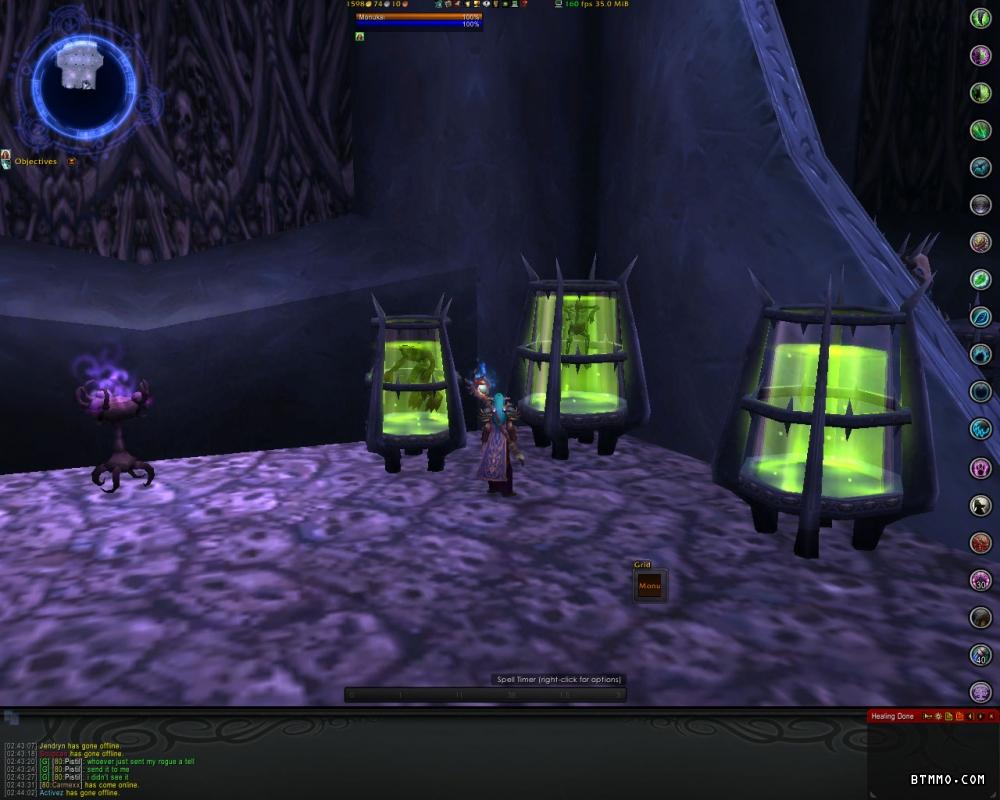Open the Grid Menu button
Image resolution: width=1000 pixels, height=800 pixels.
[650, 586]
